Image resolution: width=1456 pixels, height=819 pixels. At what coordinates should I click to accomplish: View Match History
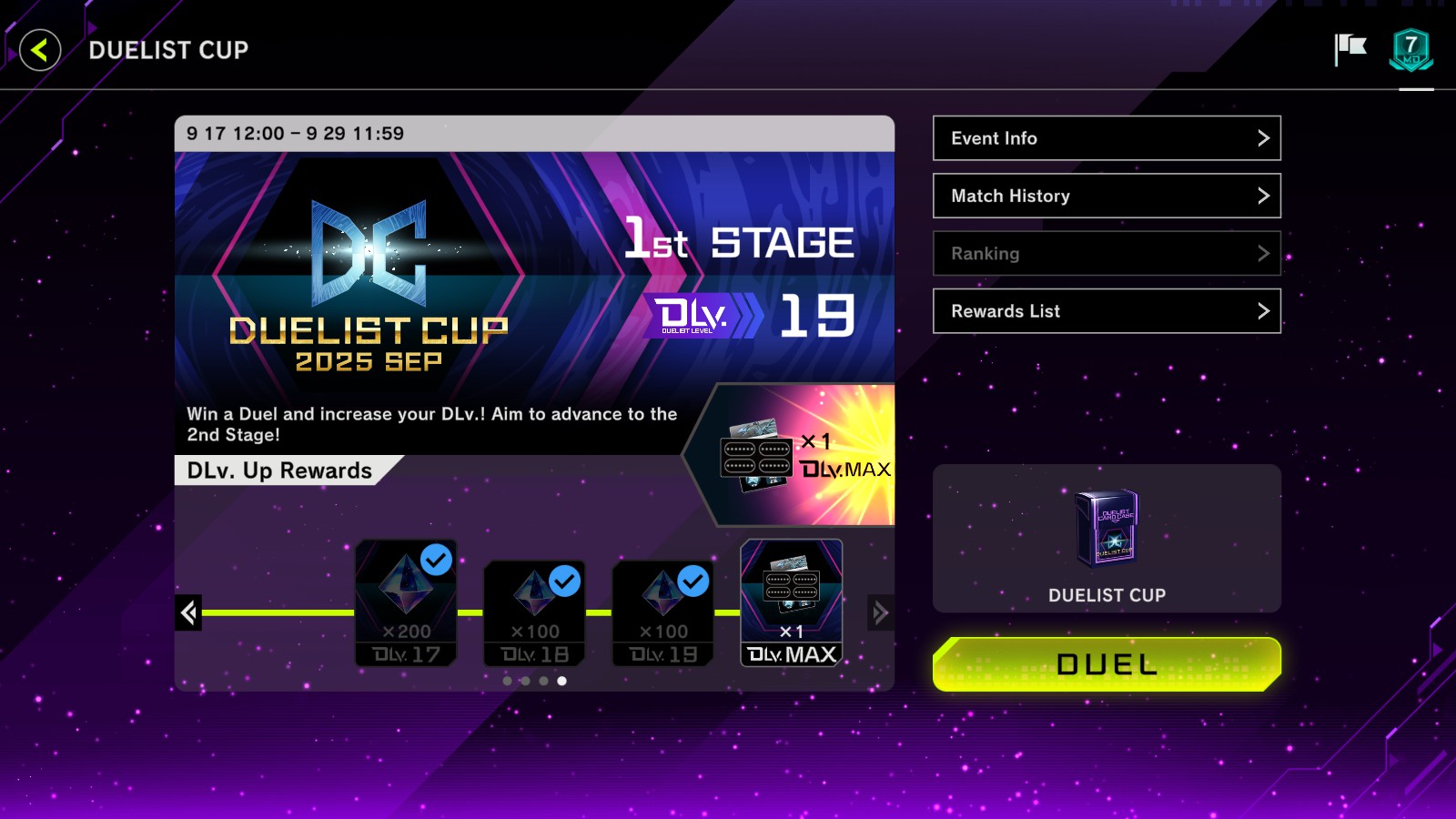tap(1107, 196)
